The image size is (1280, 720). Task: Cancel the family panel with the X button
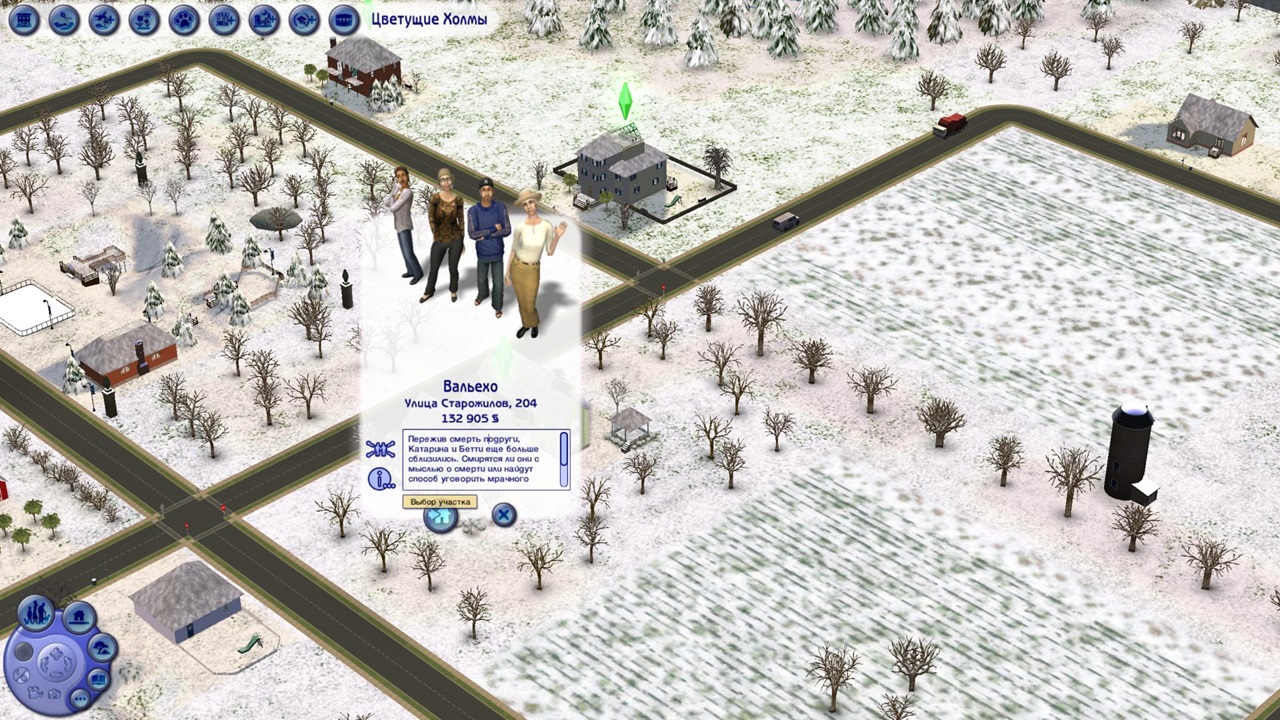click(x=503, y=515)
